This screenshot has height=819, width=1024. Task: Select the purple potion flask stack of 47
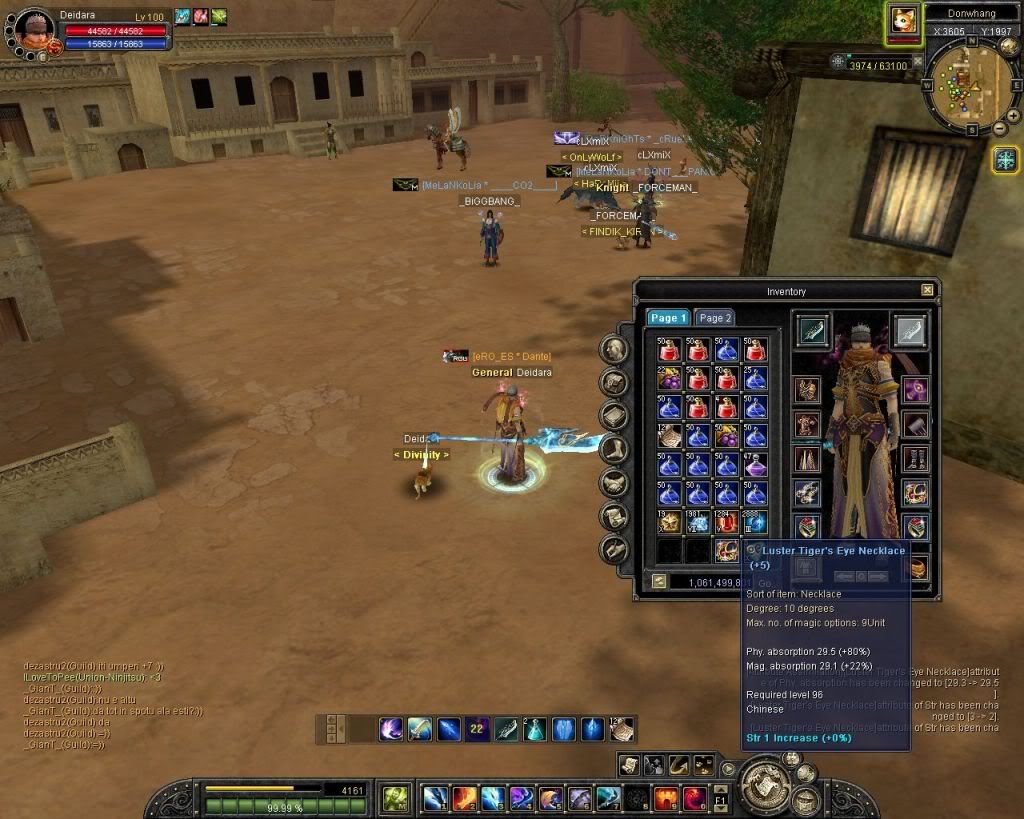point(756,463)
